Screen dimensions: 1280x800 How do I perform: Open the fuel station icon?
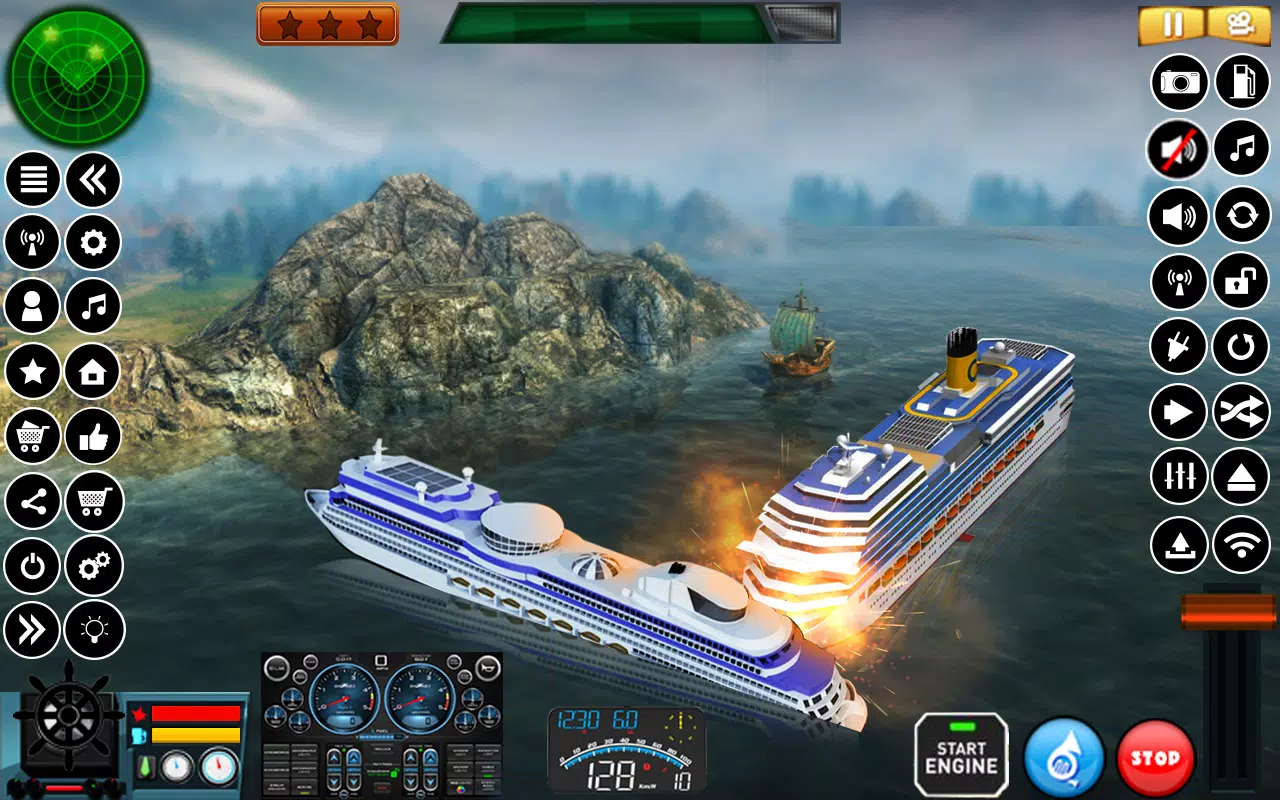coord(1241,82)
